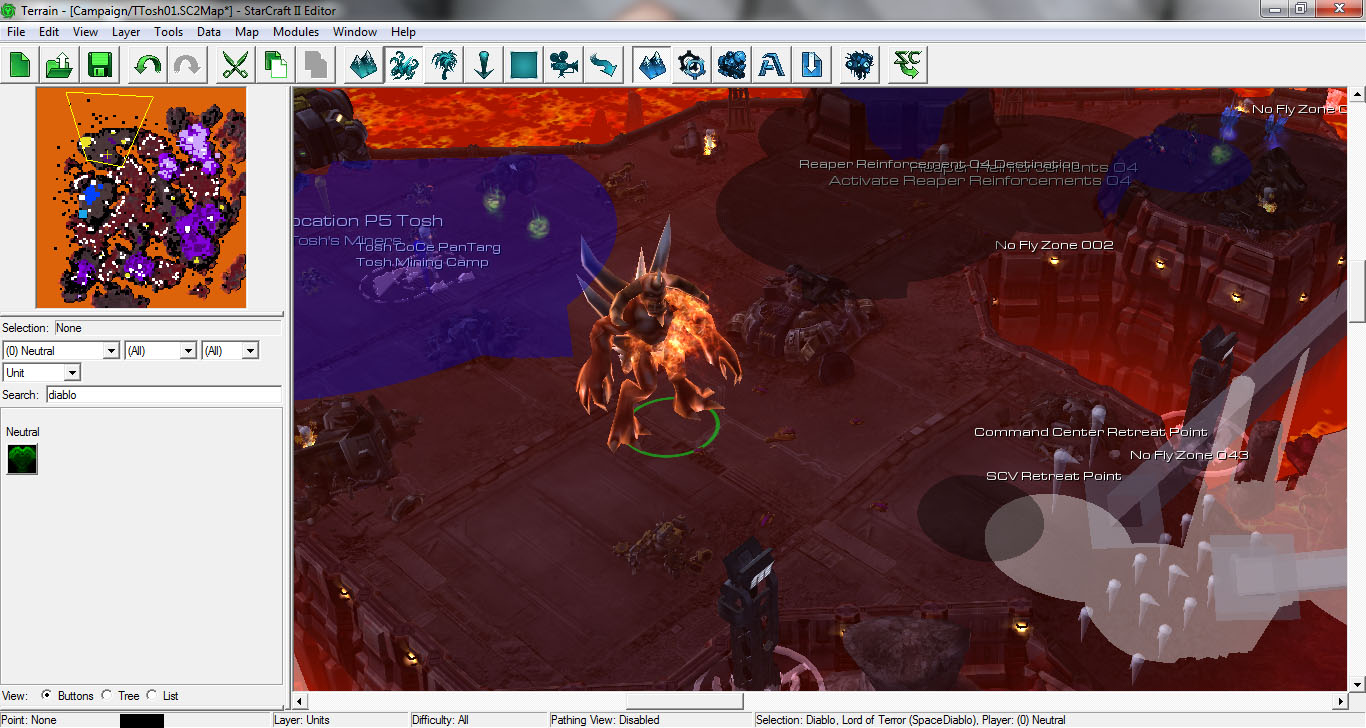Image resolution: width=1366 pixels, height=728 pixels.
Task: Switch to the palm tree Doodads layer
Action: coord(443,66)
